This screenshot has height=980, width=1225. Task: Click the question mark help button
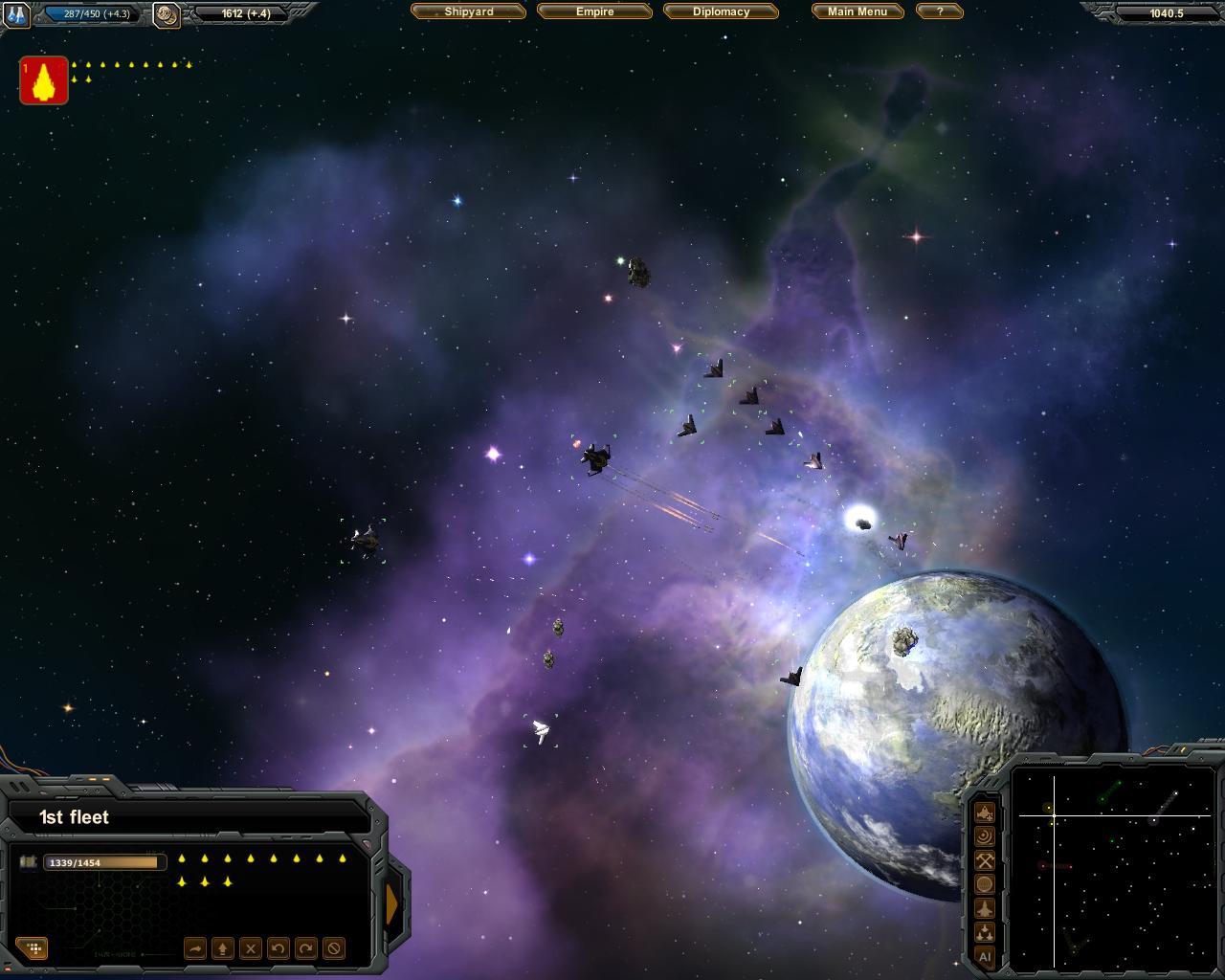pos(939,11)
